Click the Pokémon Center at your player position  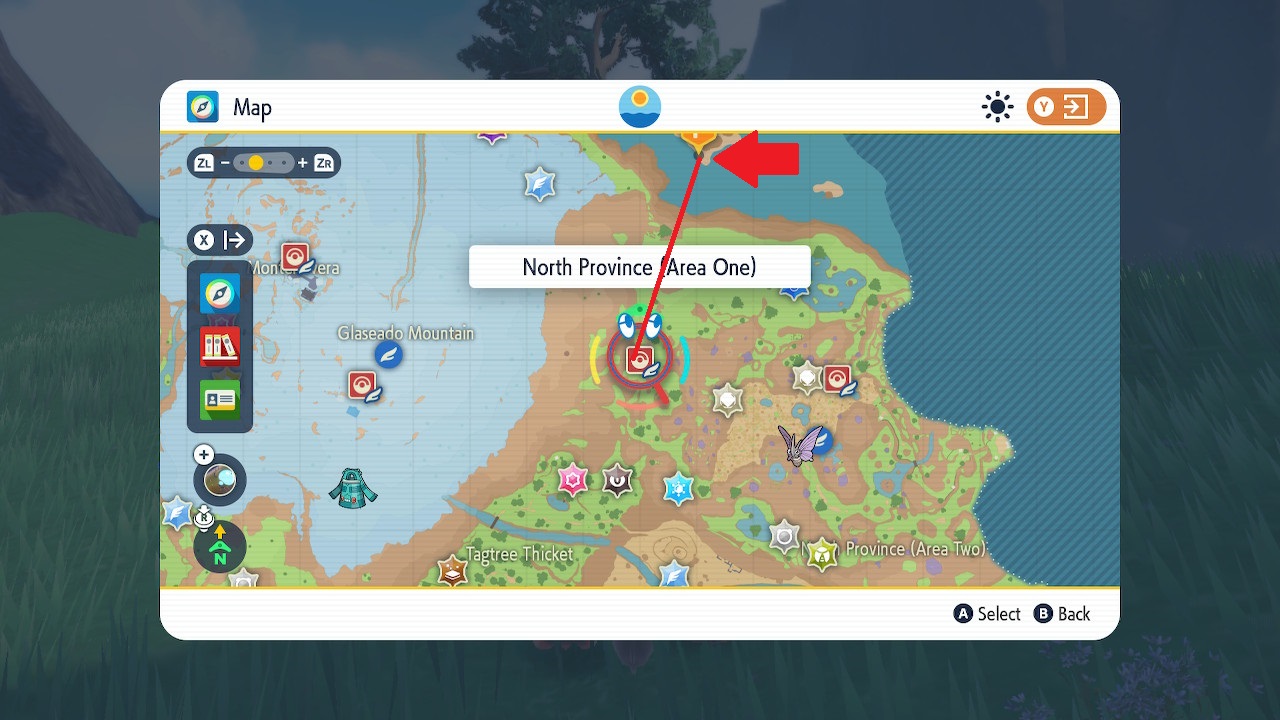[x=640, y=358]
